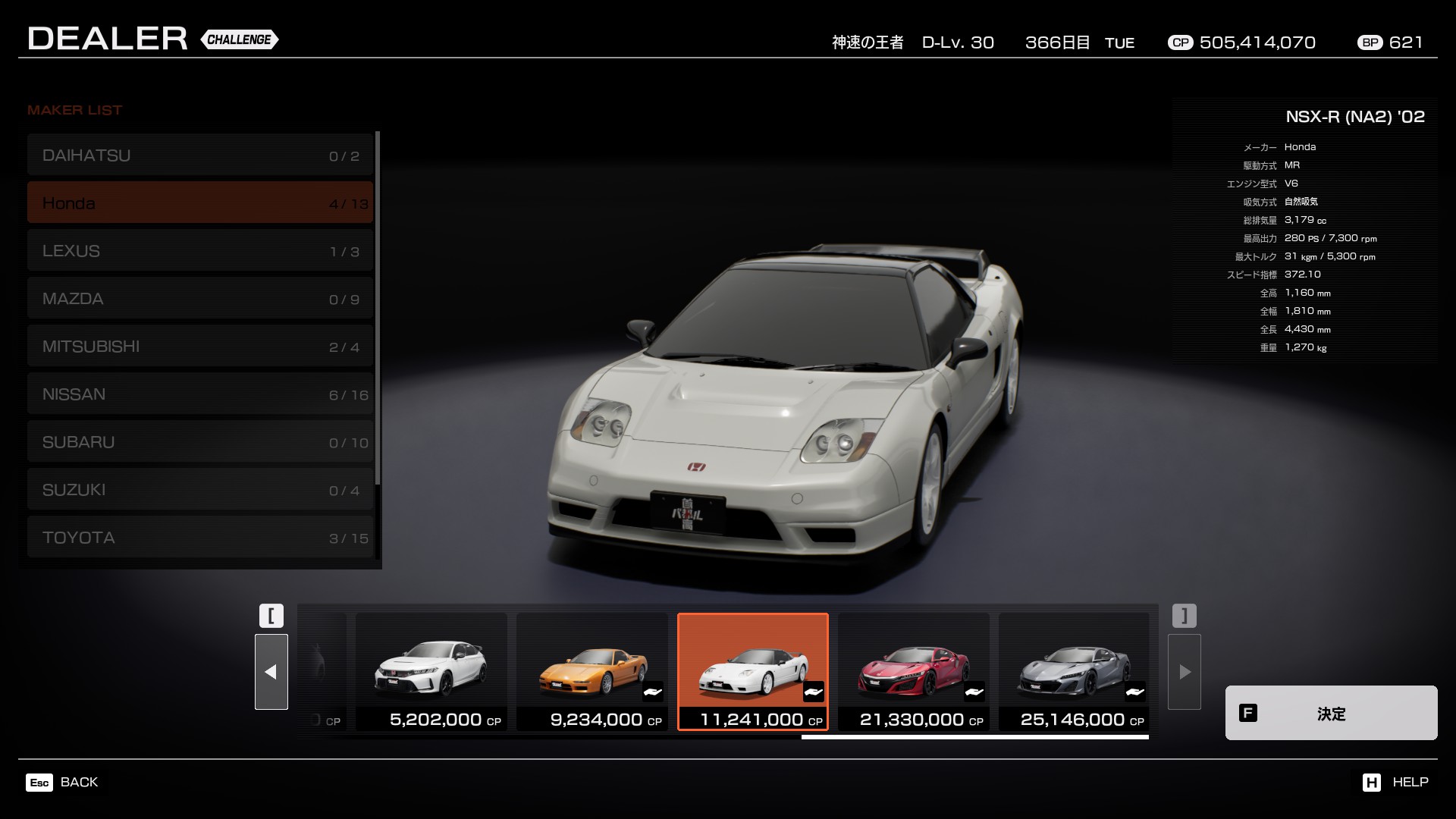Choose the orange NSX priced 9,234,000 CP
The height and width of the screenshot is (819, 1456).
pyautogui.click(x=592, y=672)
